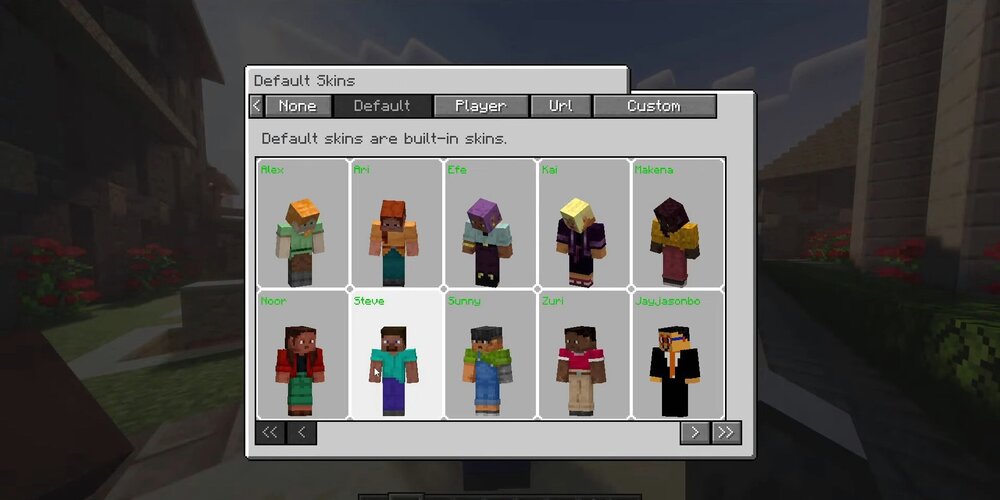Select the Makena skin
Screen dimensions: 1000x500
pyautogui.click(x=678, y=223)
